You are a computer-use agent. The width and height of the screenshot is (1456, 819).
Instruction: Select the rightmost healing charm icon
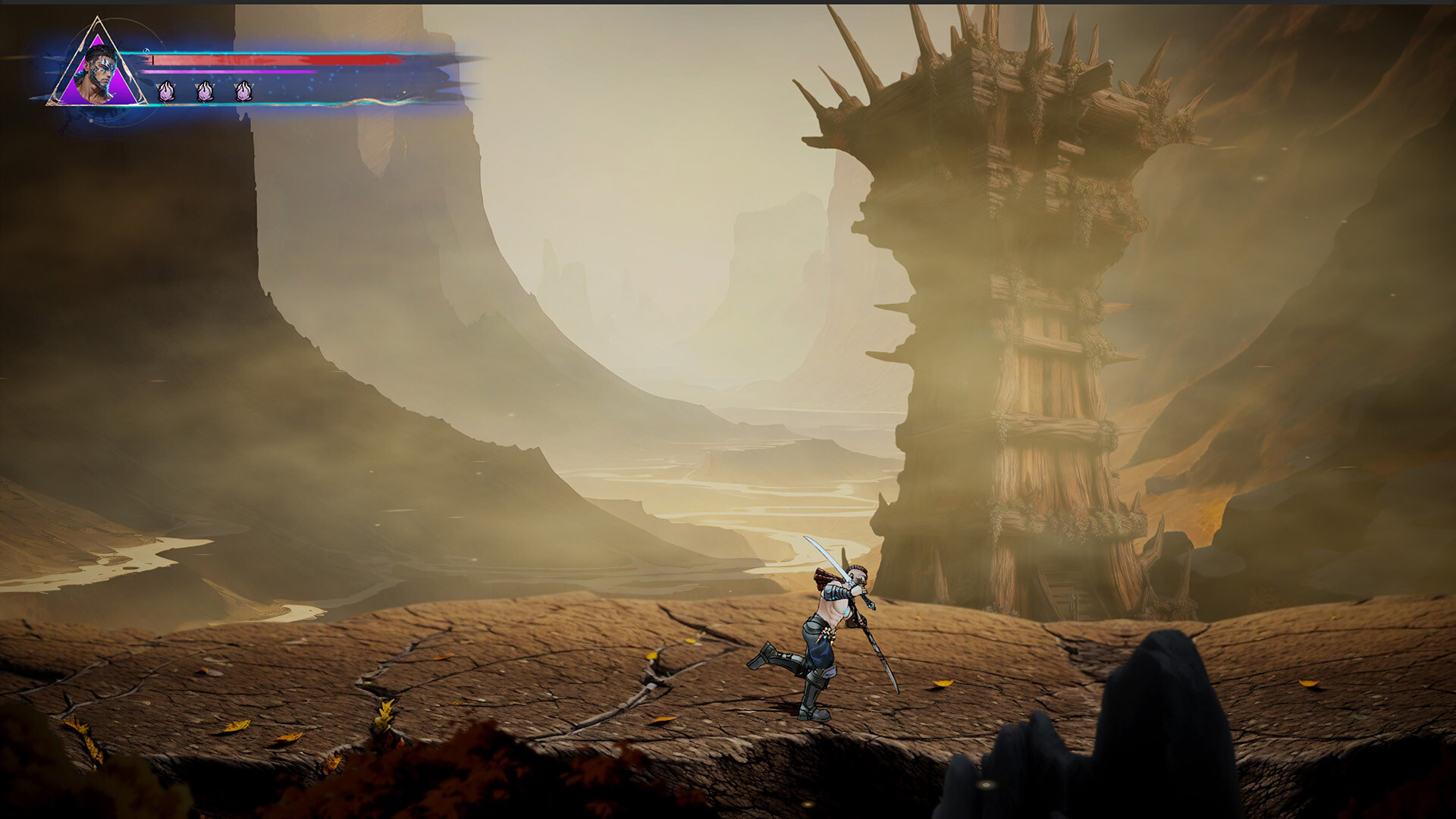243,91
